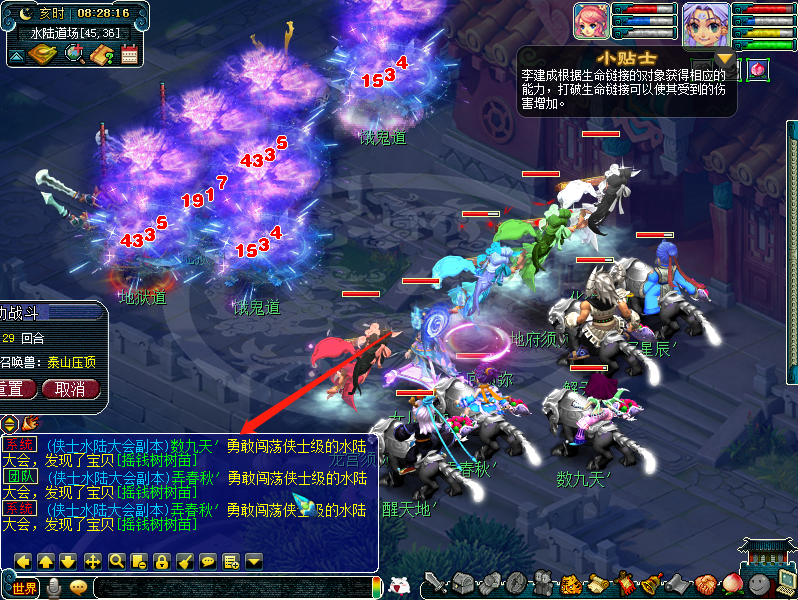Collapse the 小贴士 tips panel arrow
798x600 pixels.
pos(724,58)
